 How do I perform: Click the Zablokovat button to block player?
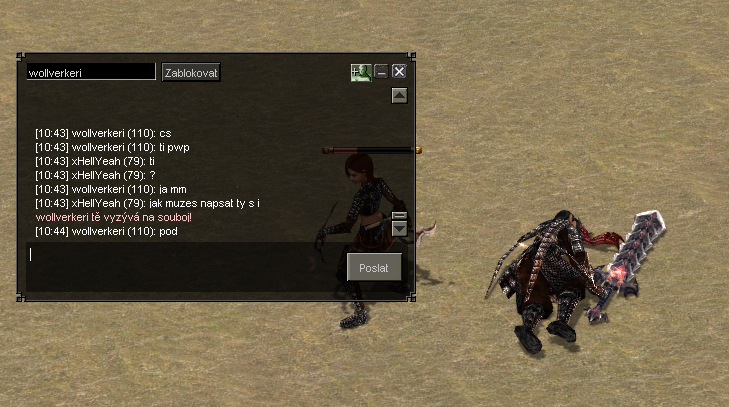tap(191, 72)
